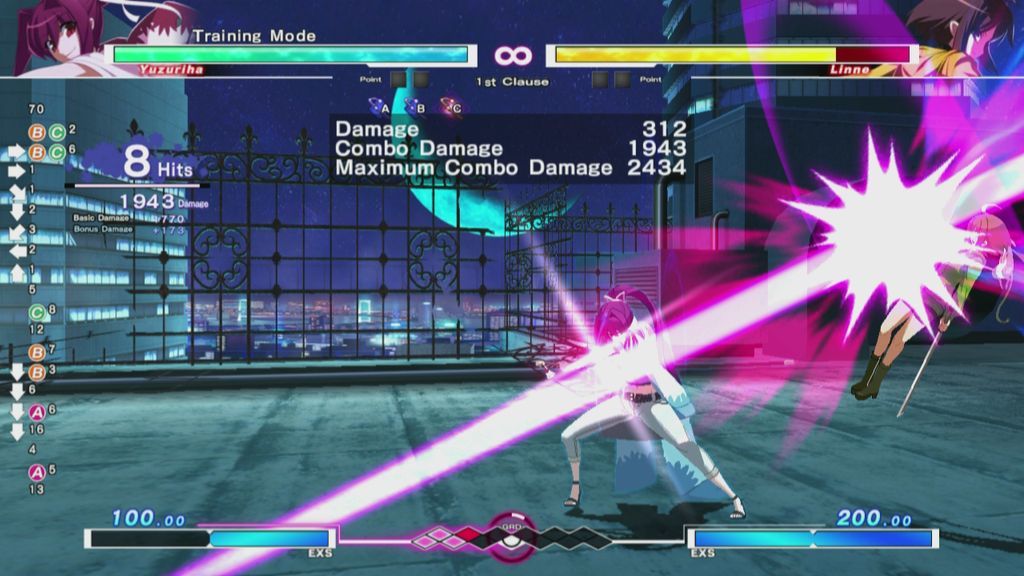Select the central GRD gauge emblem

coord(511,534)
